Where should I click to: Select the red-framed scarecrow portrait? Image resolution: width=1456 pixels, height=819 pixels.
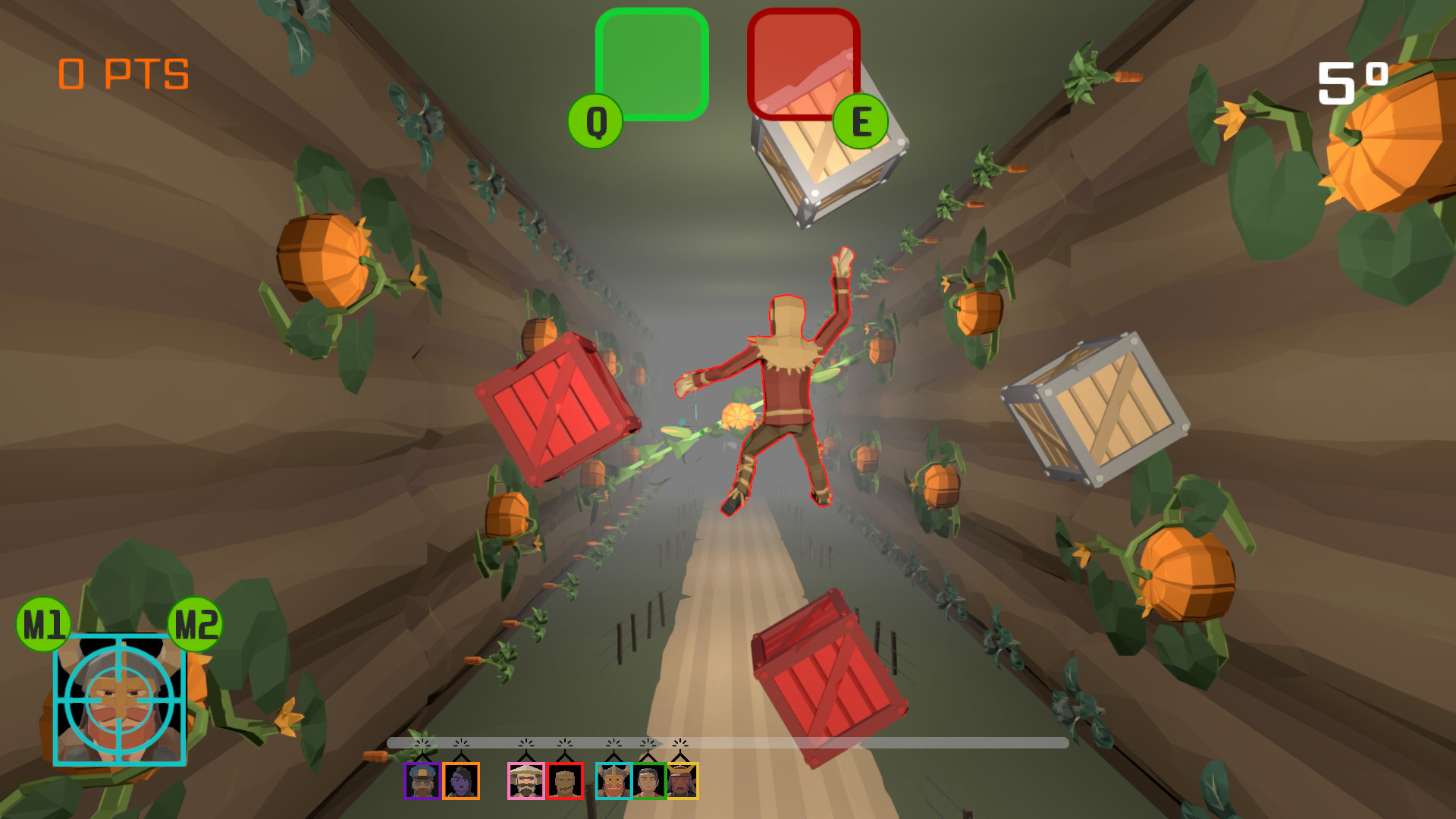pos(566,781)
